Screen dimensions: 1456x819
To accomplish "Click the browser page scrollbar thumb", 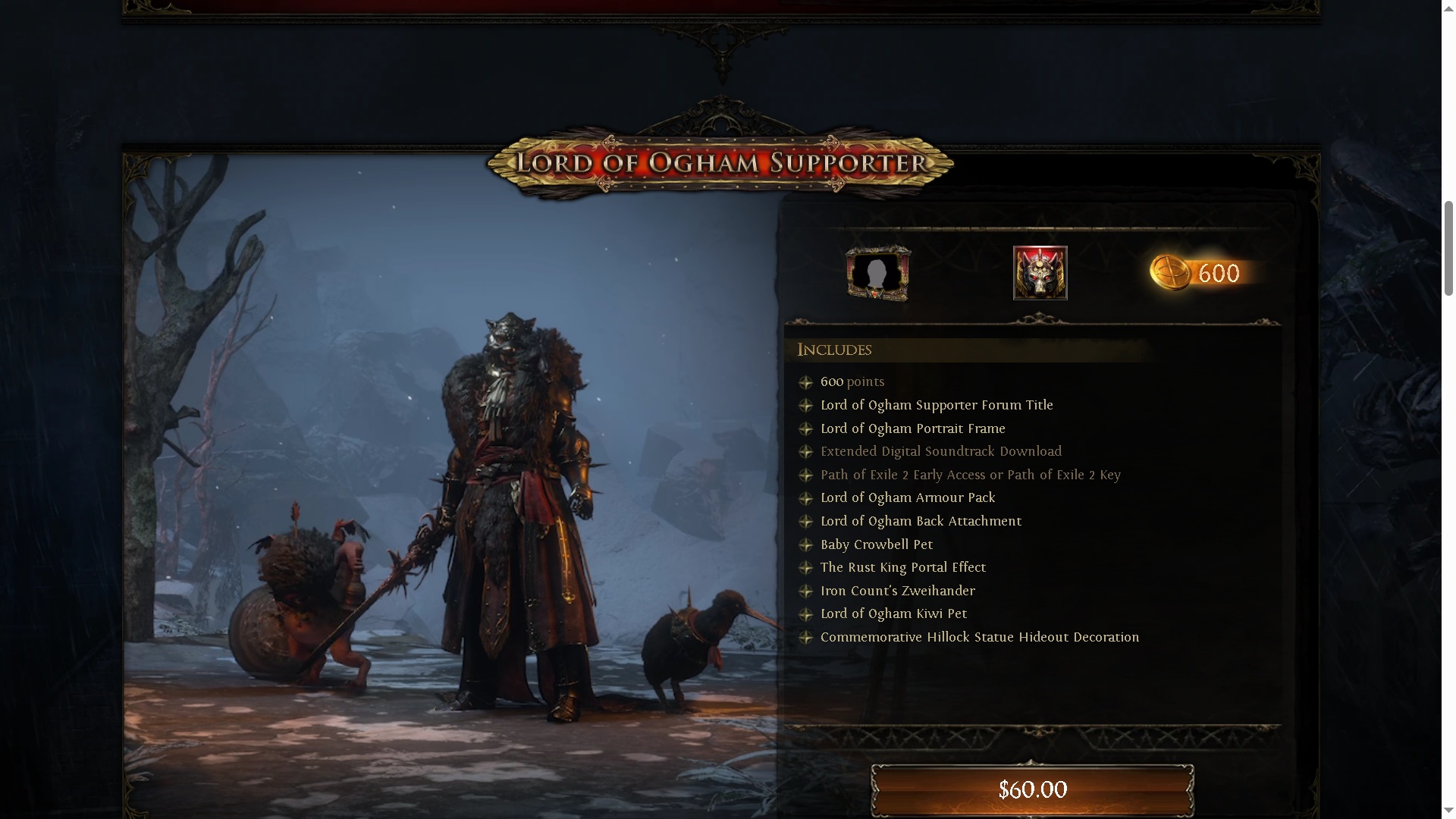I will coord(1448,248).
